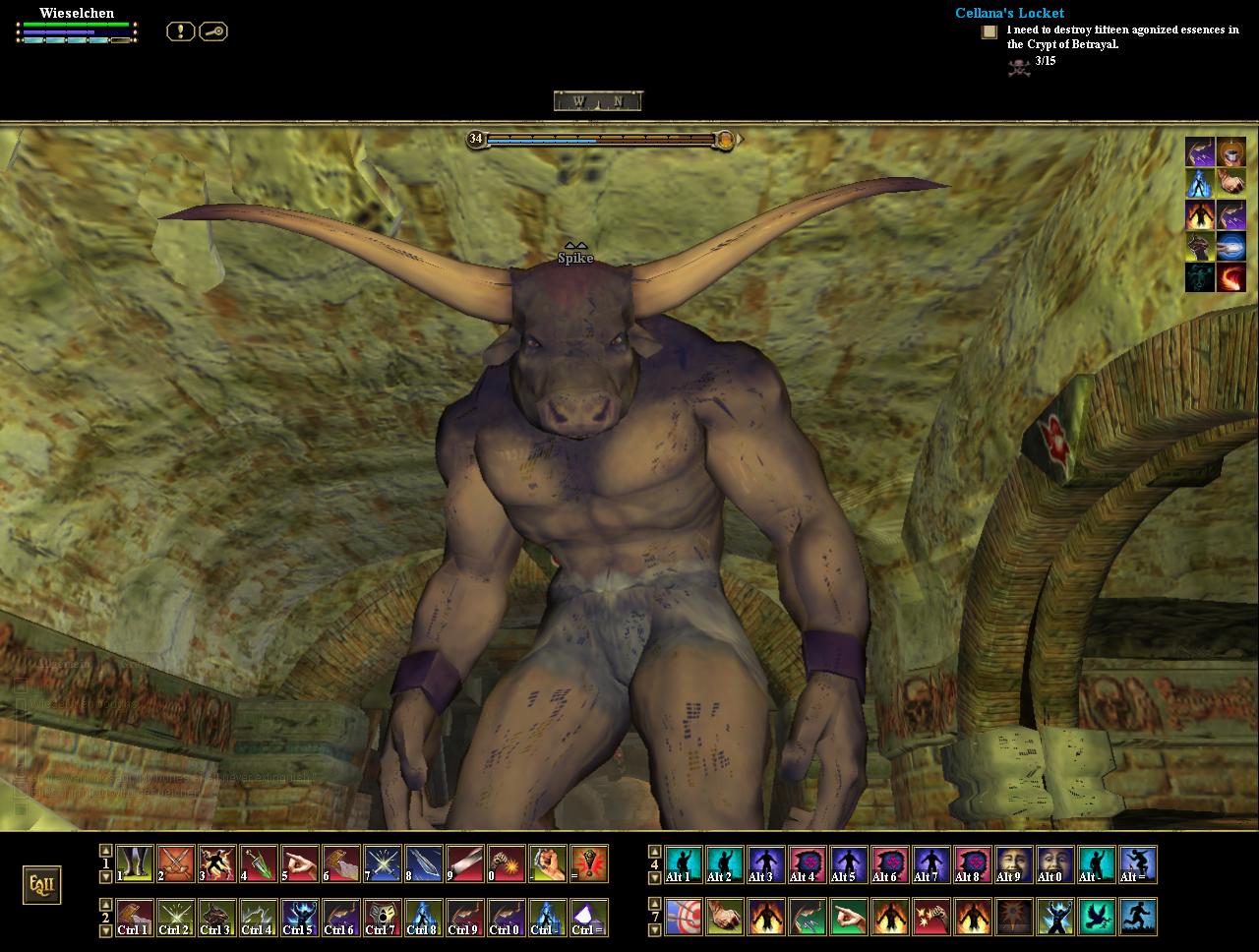Use the green dagger ability in slot 4

coord(259,863)
